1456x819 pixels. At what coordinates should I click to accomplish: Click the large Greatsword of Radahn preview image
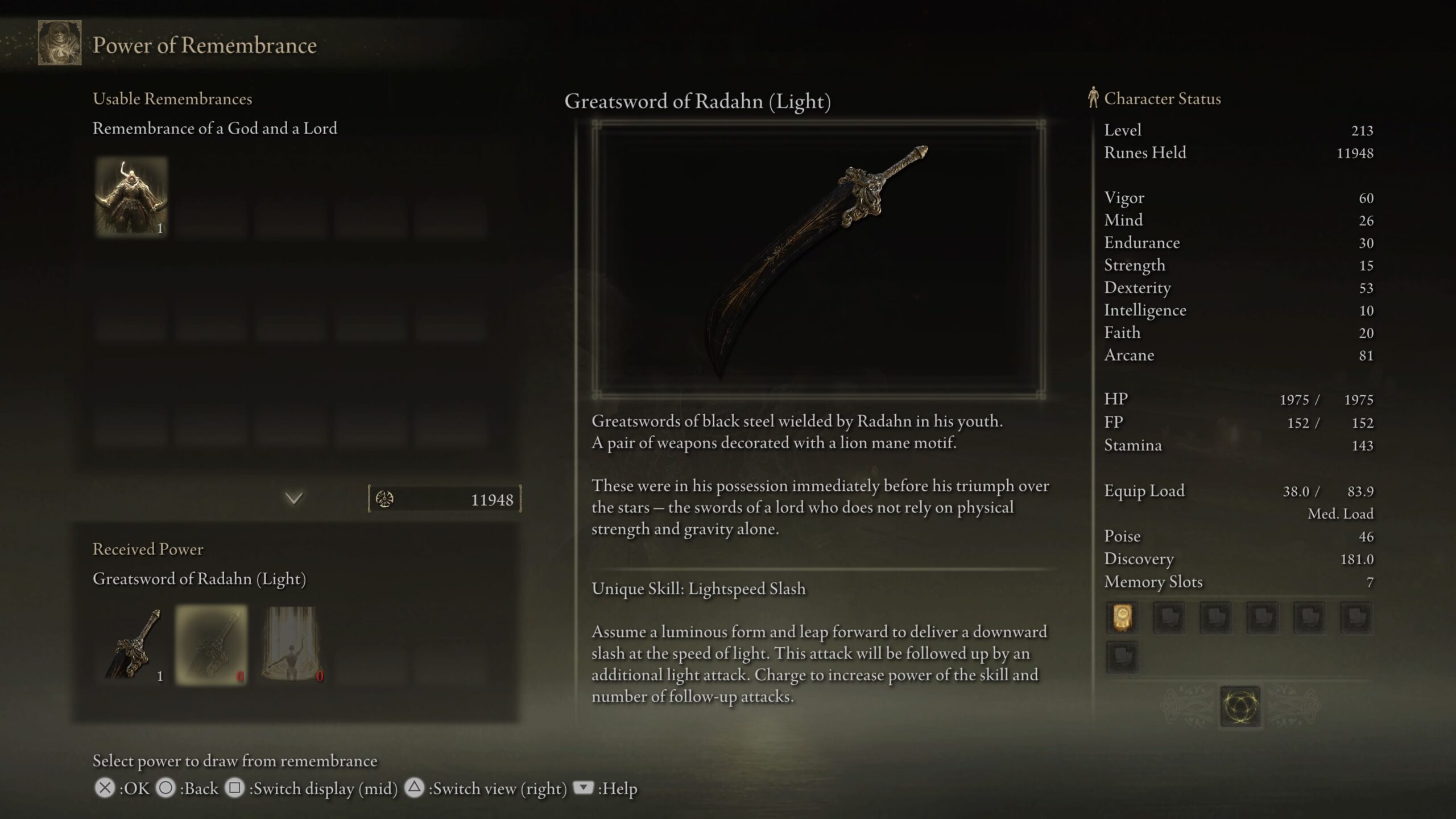(818, 259)
